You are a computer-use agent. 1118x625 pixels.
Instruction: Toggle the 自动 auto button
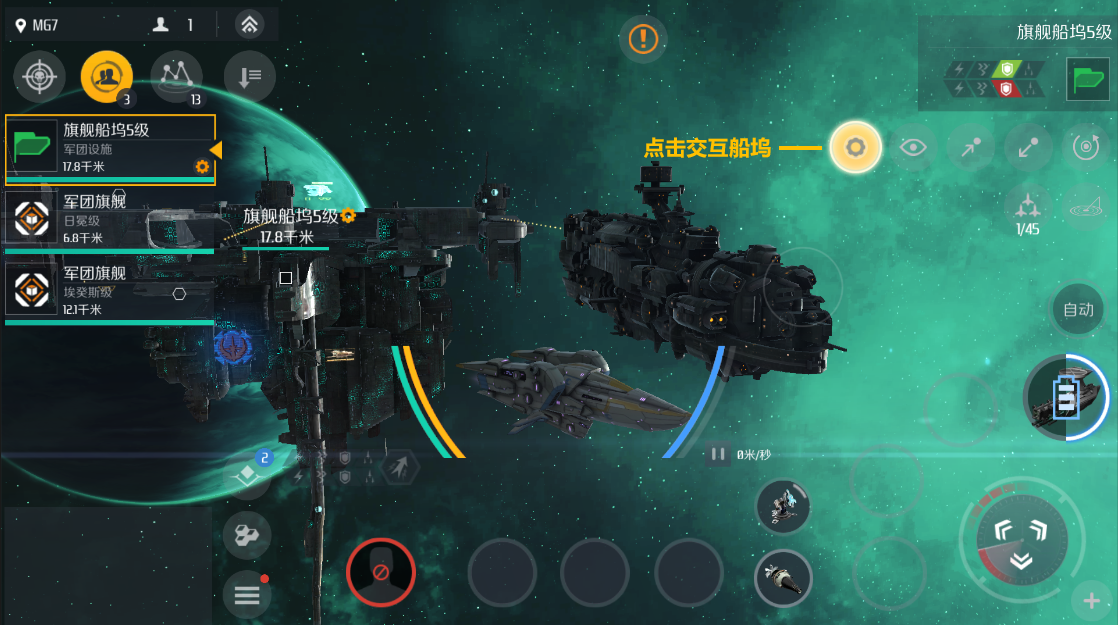pyautogui.click(x=1078, y=309)
